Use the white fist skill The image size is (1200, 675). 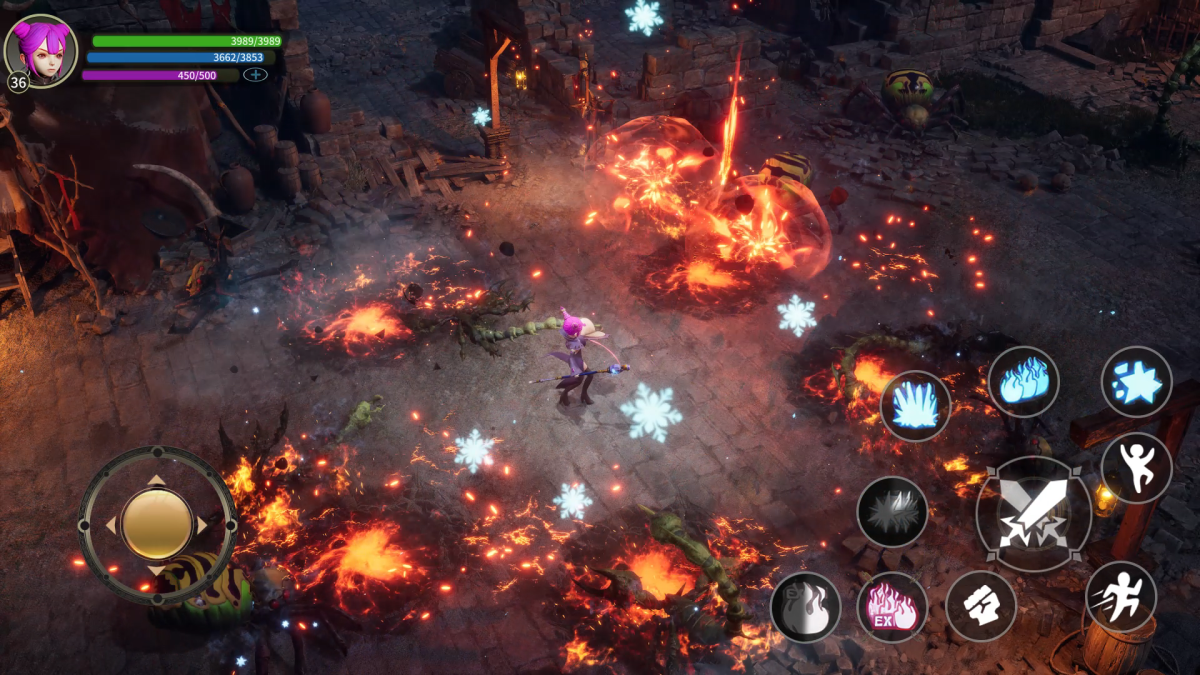[x=980, y=606]
